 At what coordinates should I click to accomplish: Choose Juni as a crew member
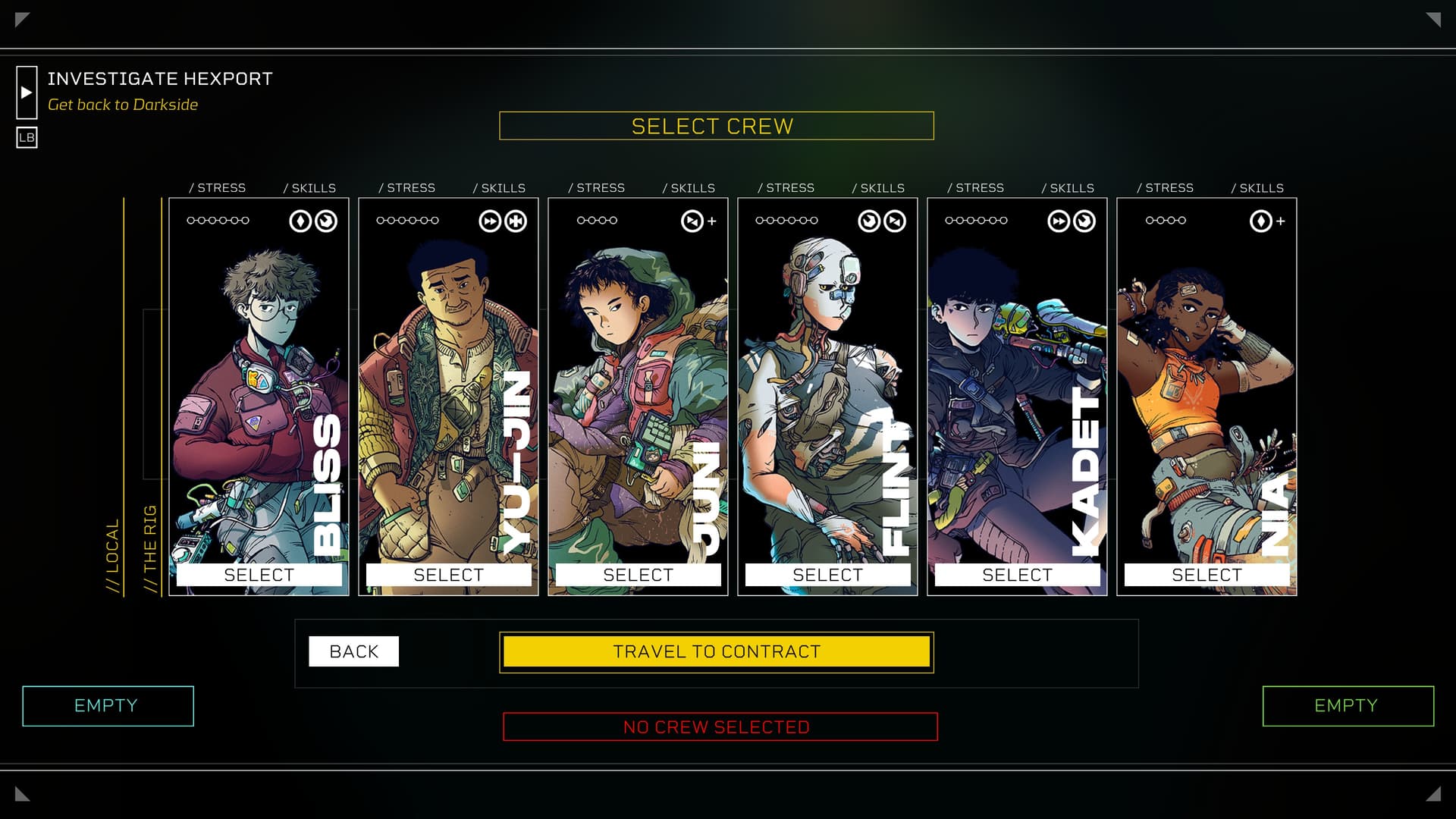(x=638, y=575)
